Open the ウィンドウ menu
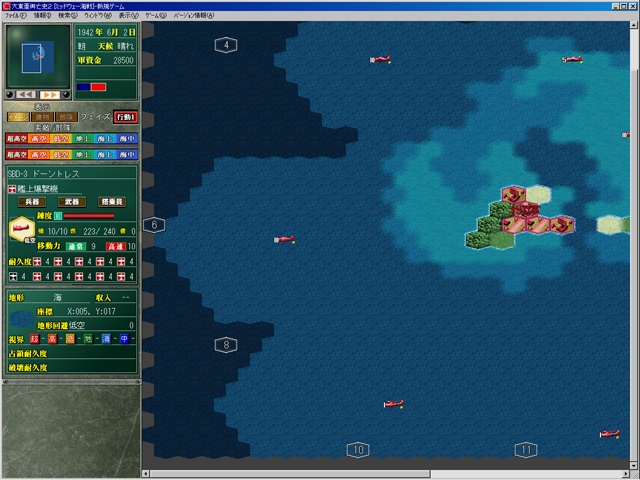The image size is (640, 480). point(98,16)
